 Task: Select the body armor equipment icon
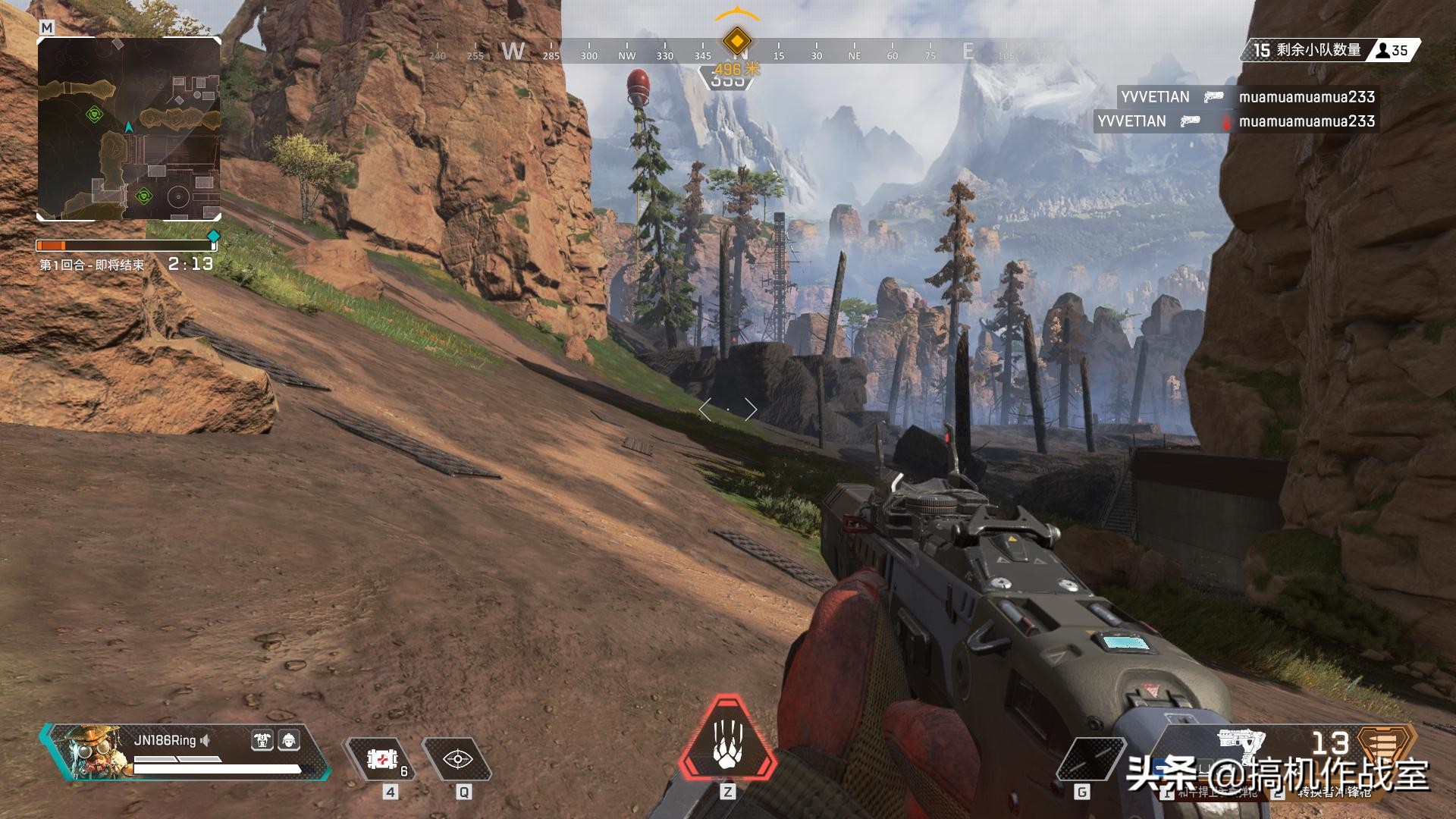pyautogui.click(x=262, y=740)
